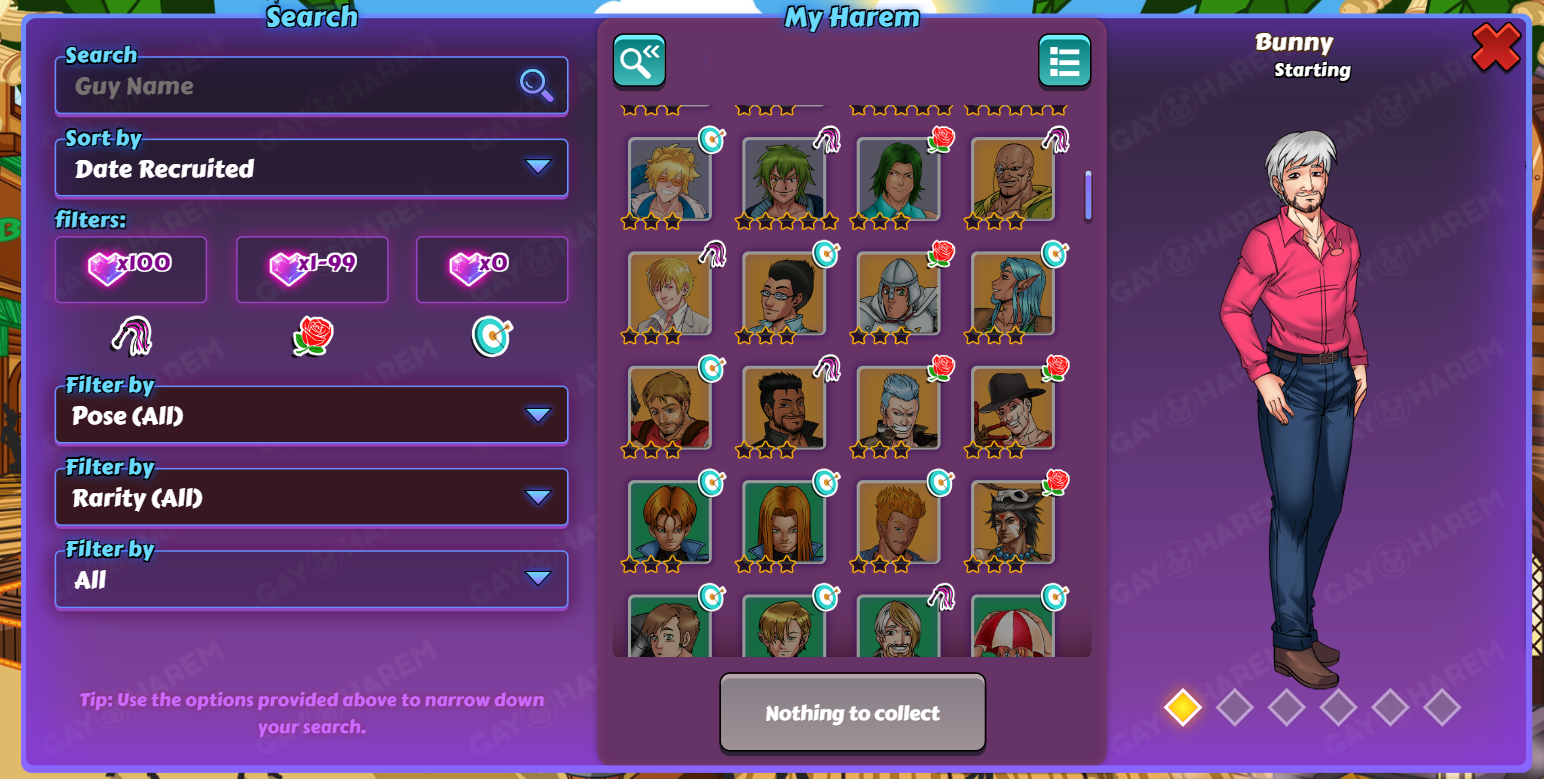
Task: Click the Nothing to collect button
Action: click(x=852, y=713)
